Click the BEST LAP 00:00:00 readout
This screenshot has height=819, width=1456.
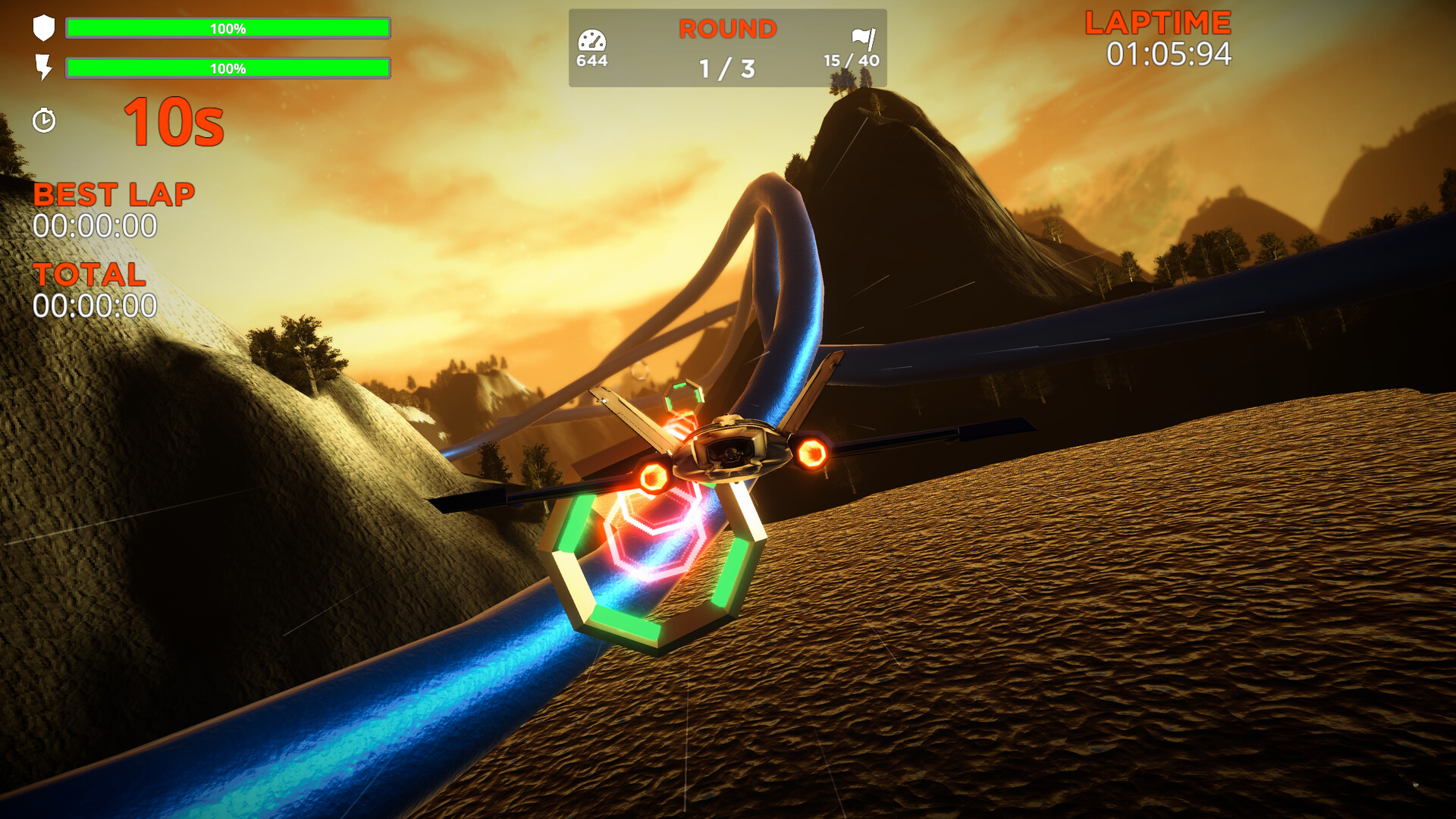coord(95,225)
